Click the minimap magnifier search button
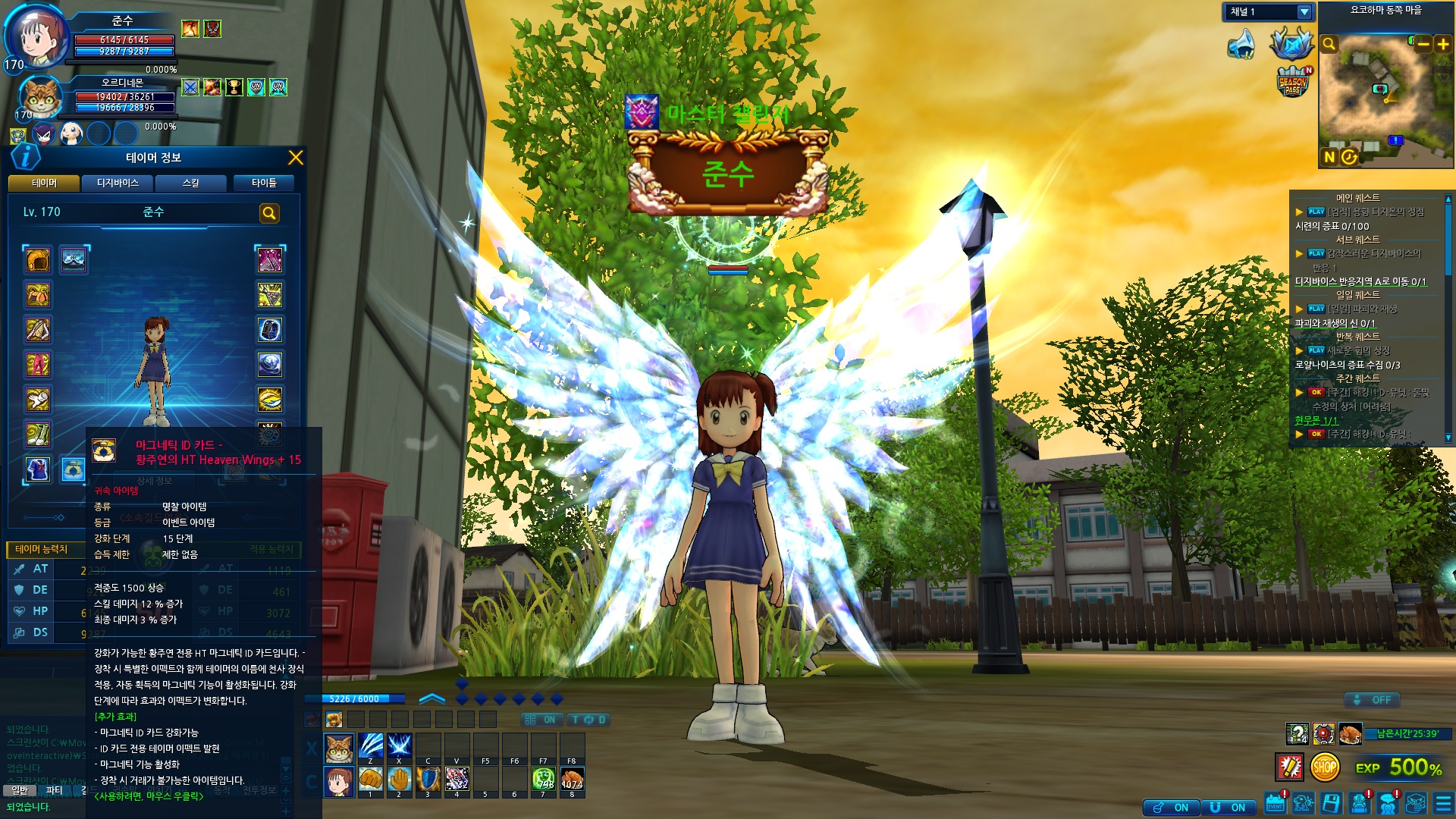The height and width of the screenshot is (819, 1456). click(x=1329, y=44)
